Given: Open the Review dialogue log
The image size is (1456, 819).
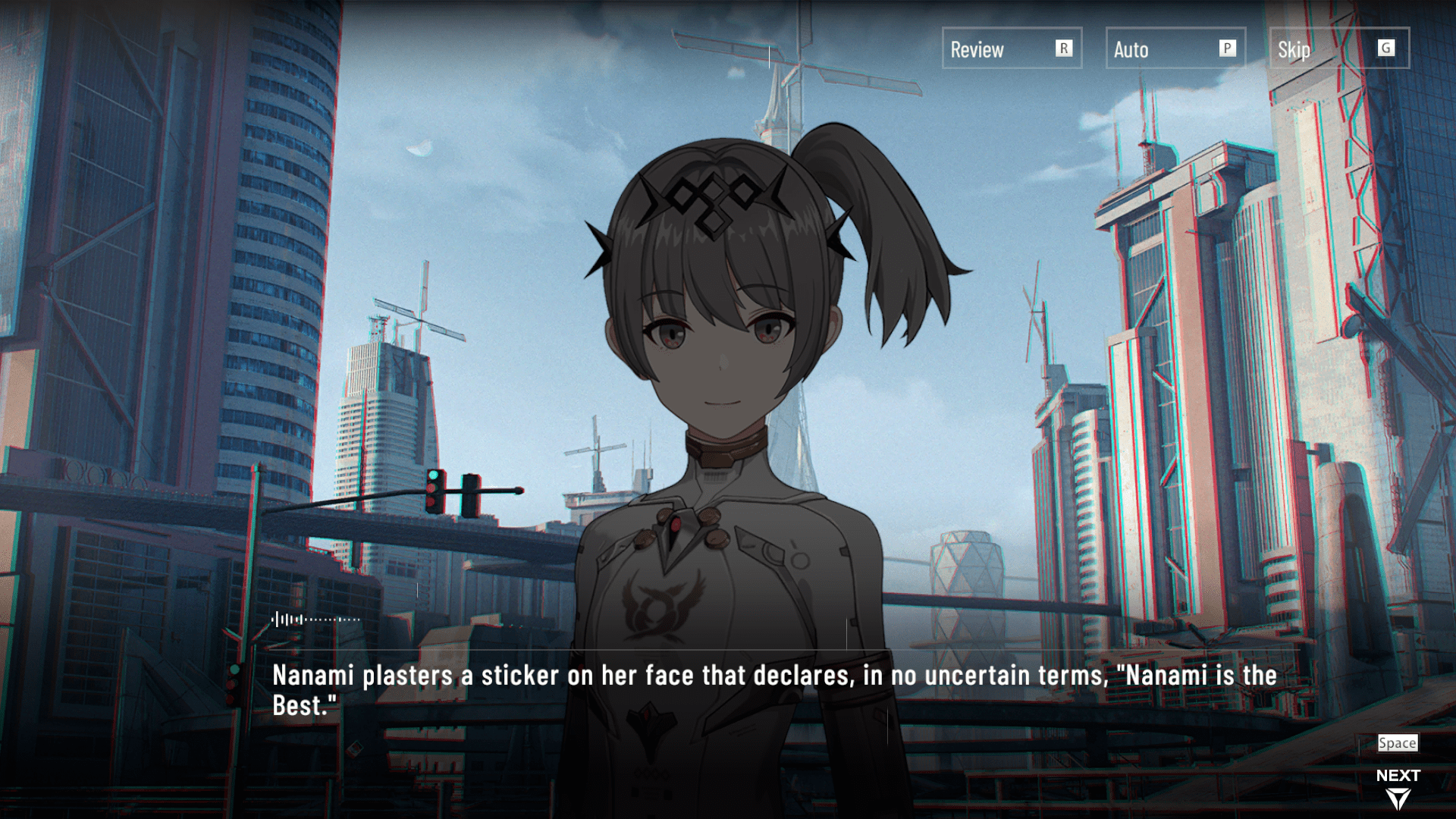Looking at the screenshot, I should click(1011, 49).
